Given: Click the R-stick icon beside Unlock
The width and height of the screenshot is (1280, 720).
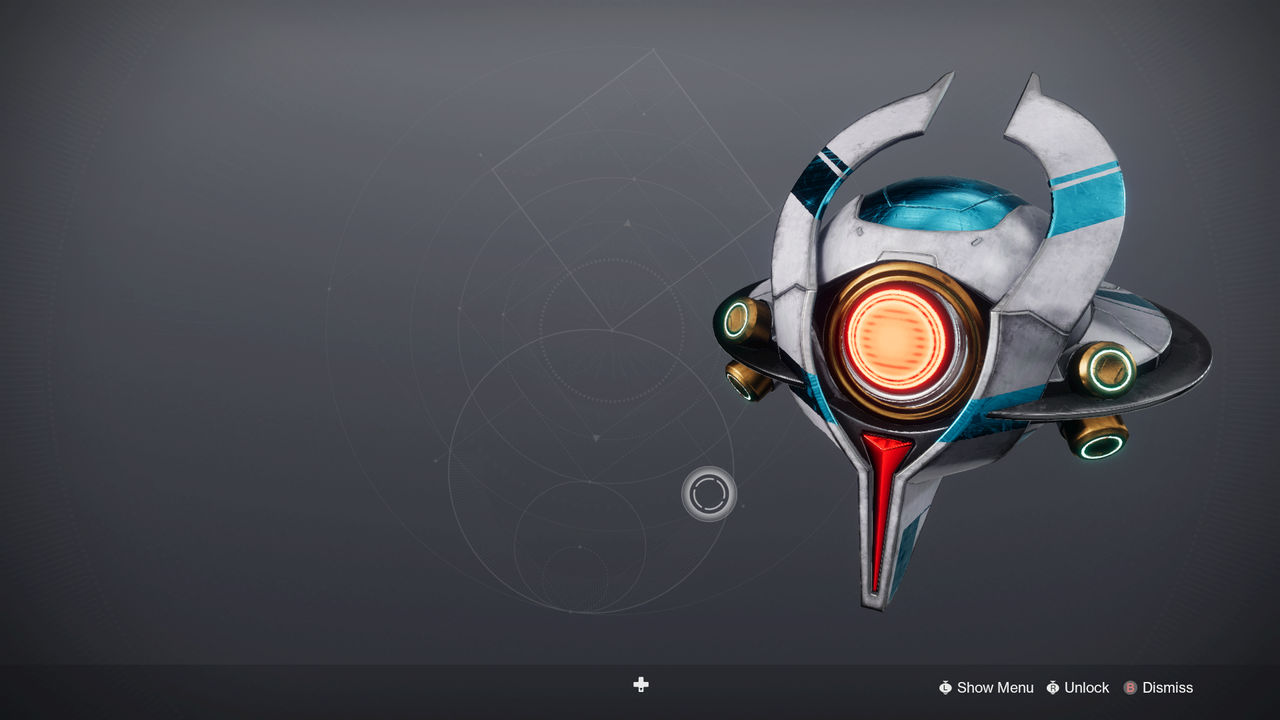Looking at the screenshot, I should [1052, 688].
